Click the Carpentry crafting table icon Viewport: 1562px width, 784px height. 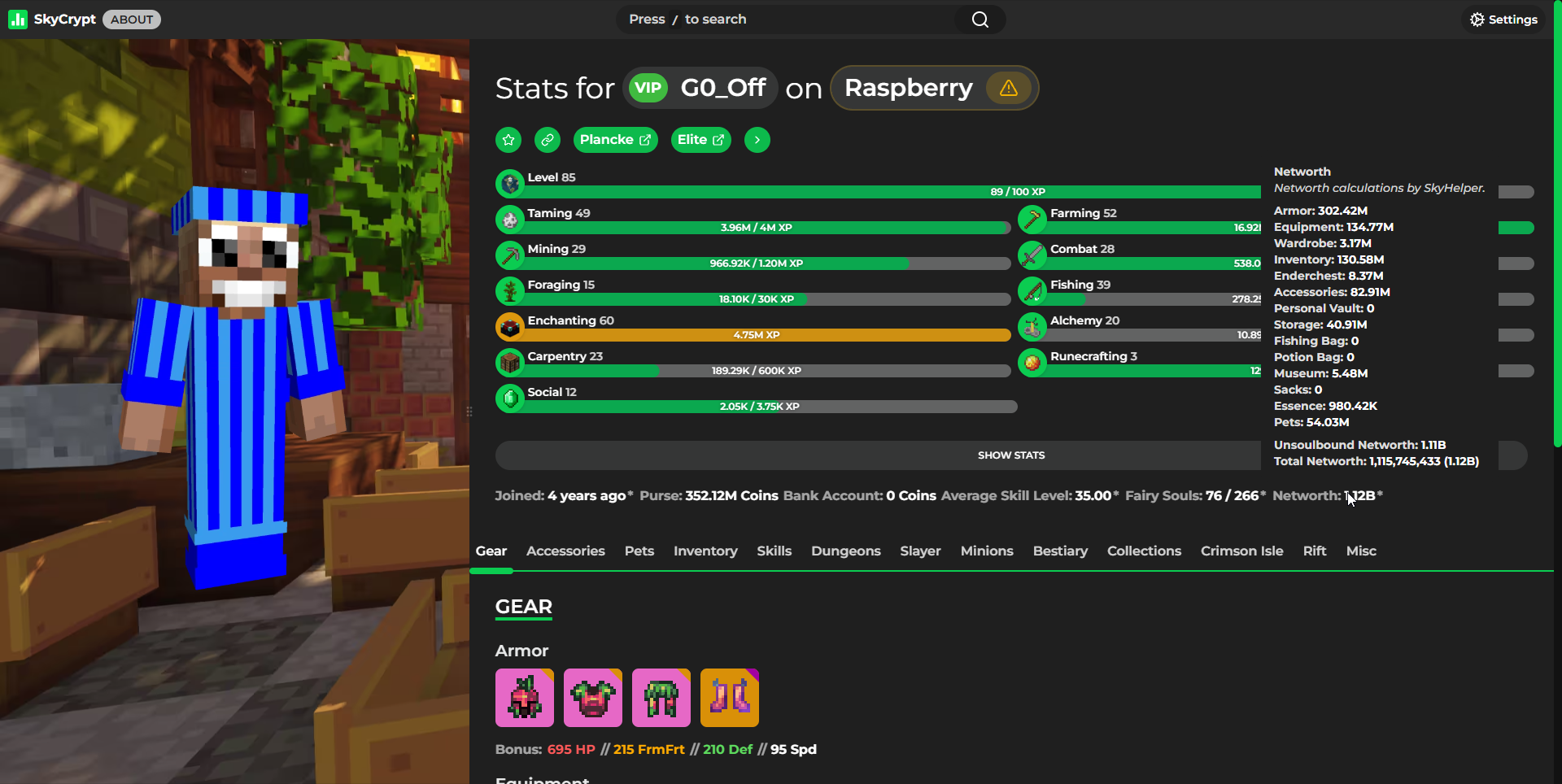coord(510,362)
